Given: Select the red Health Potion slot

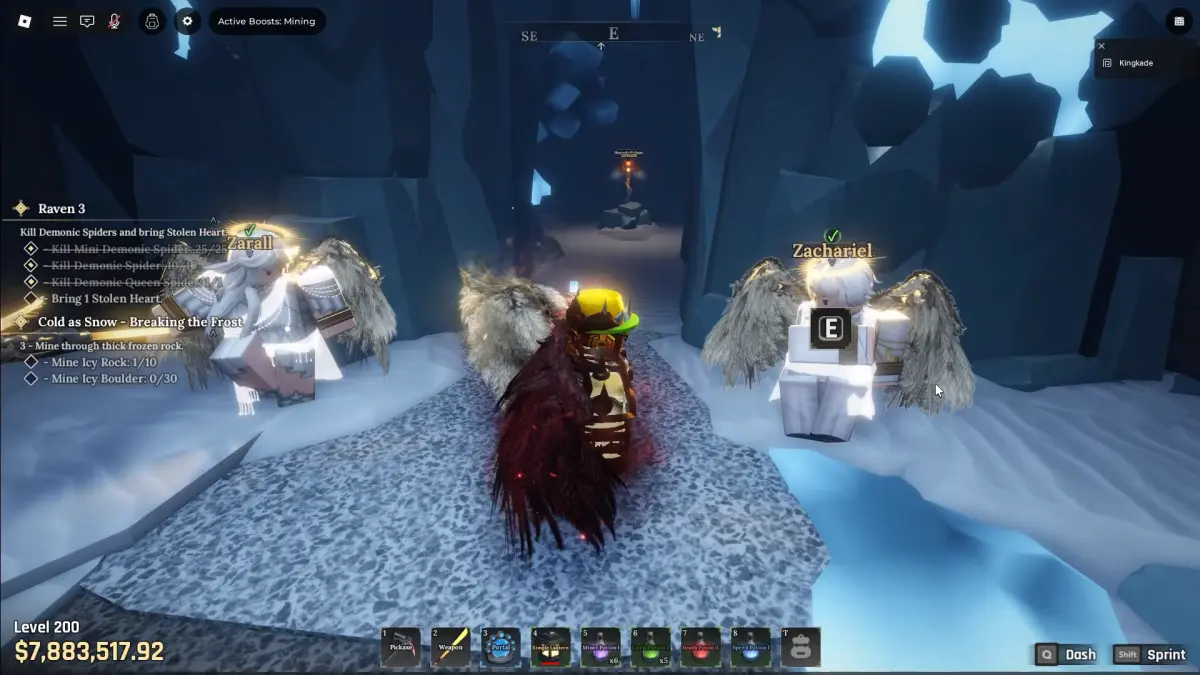Looking at the screenshot, I should (x=701, y=647).
